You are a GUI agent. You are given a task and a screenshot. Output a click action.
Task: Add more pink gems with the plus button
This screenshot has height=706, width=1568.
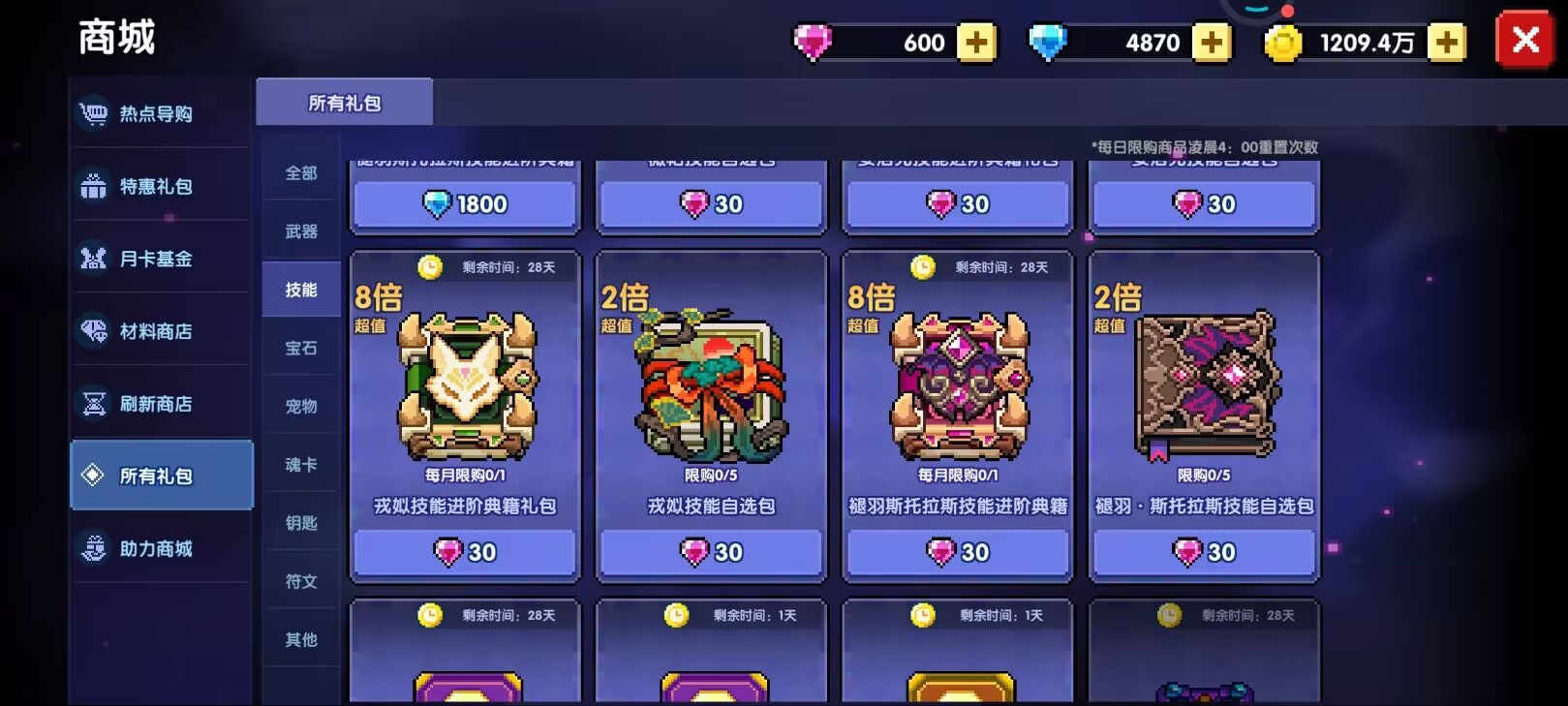[x=976, y=43]
